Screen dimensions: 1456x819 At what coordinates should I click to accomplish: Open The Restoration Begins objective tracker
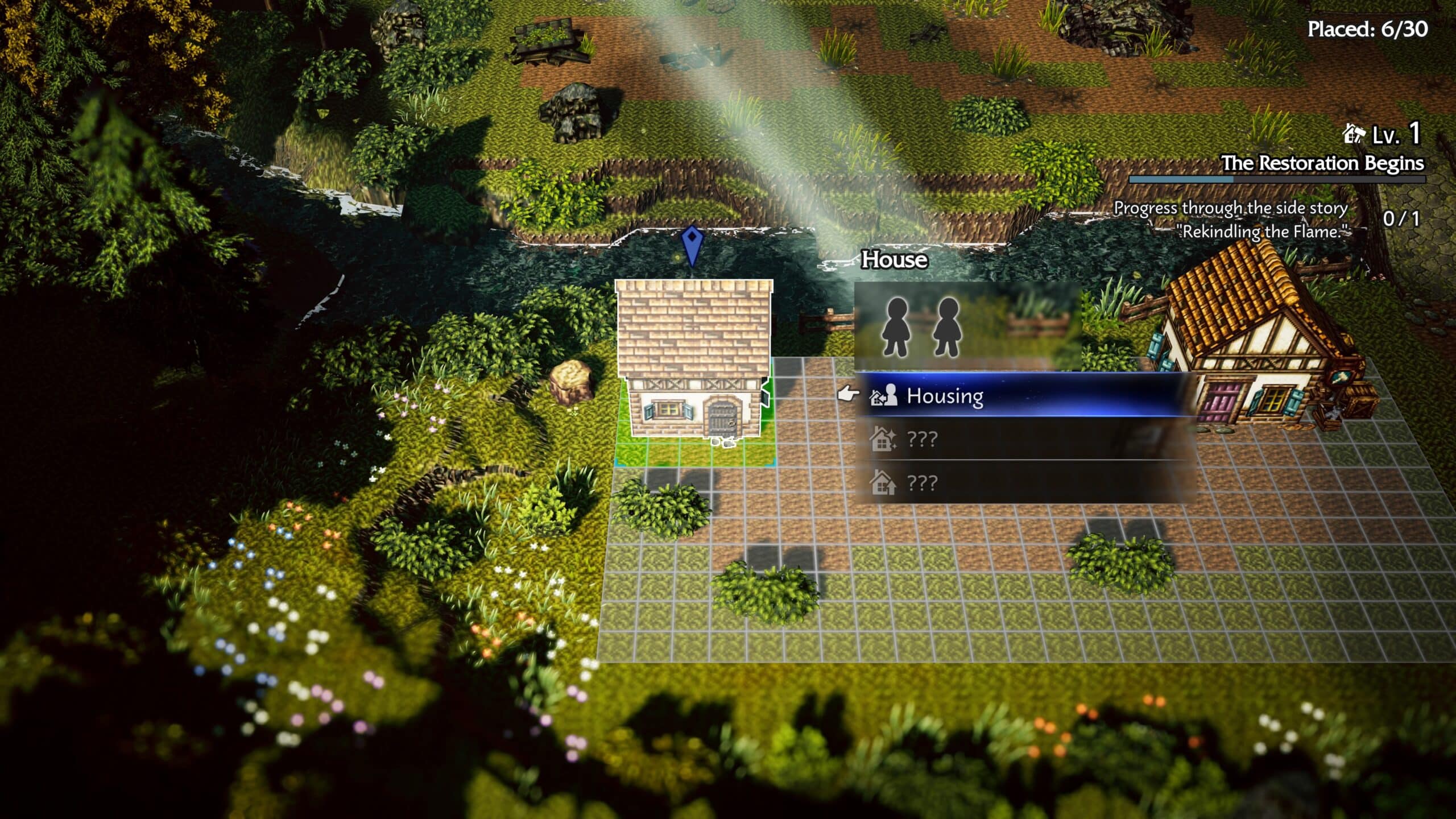point(1322,164)
